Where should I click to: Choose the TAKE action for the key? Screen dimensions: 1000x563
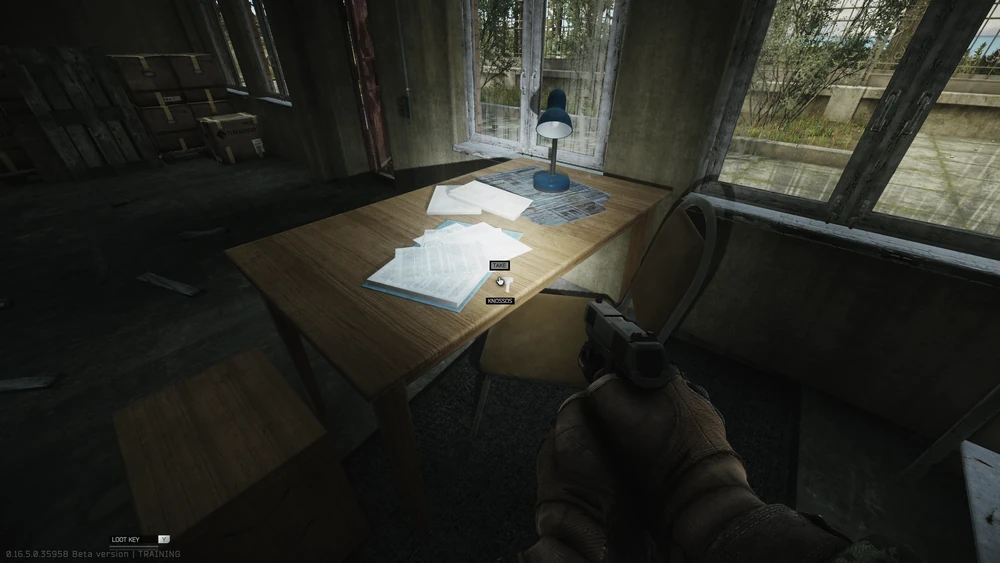tap(499, 265)
